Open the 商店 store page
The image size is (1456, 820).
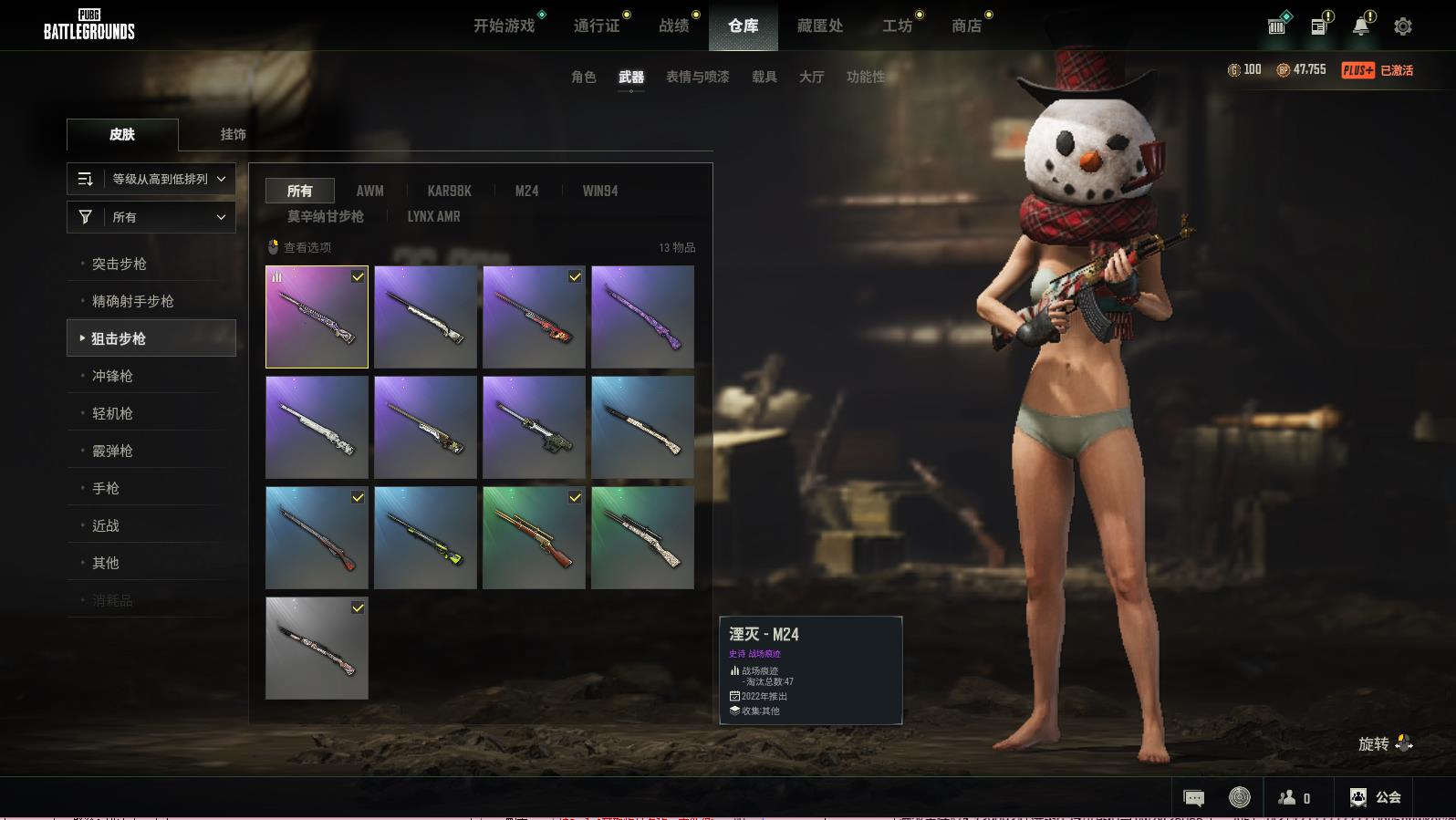966,26
